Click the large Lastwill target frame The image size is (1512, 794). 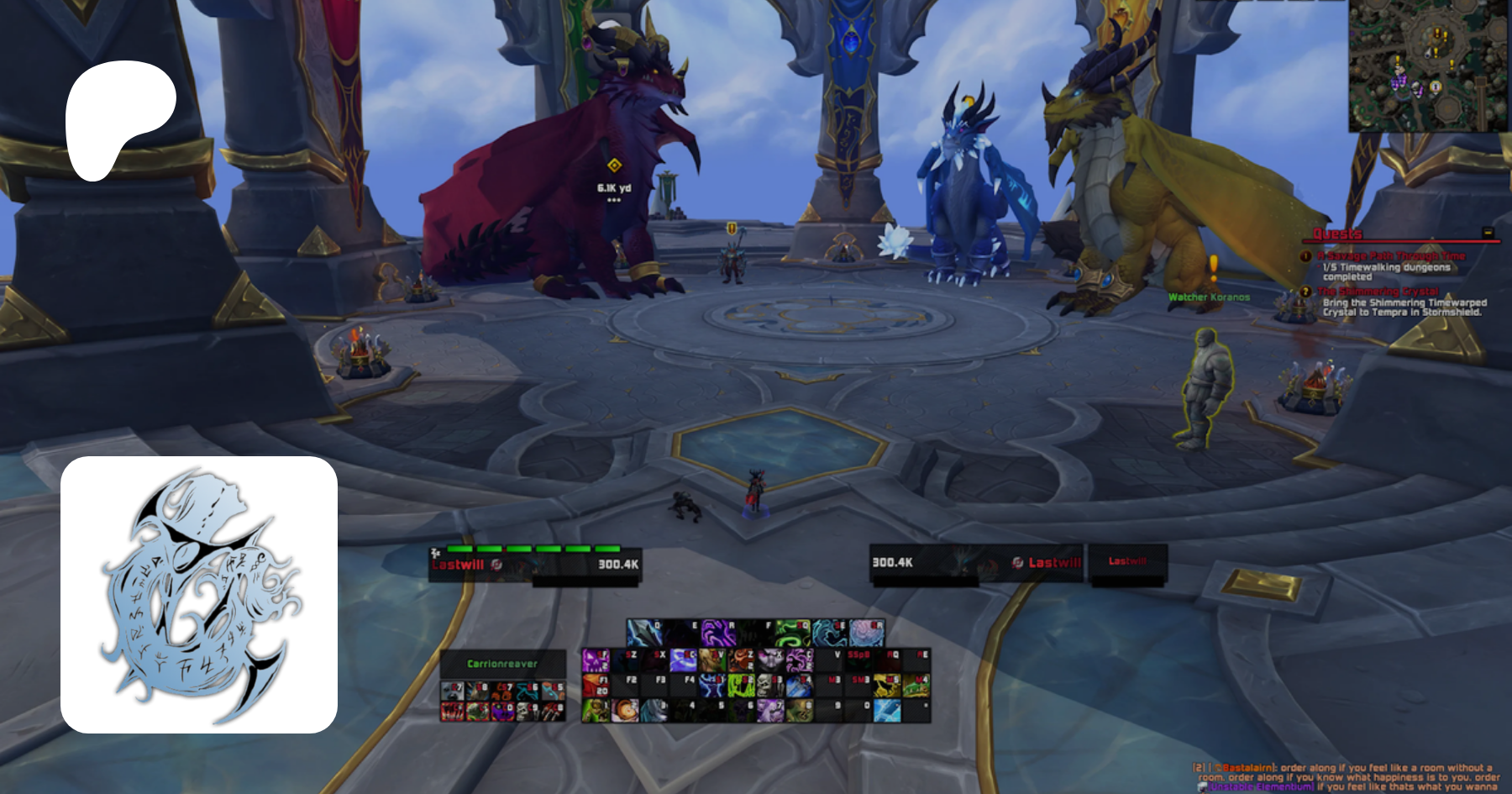[976, 562]
